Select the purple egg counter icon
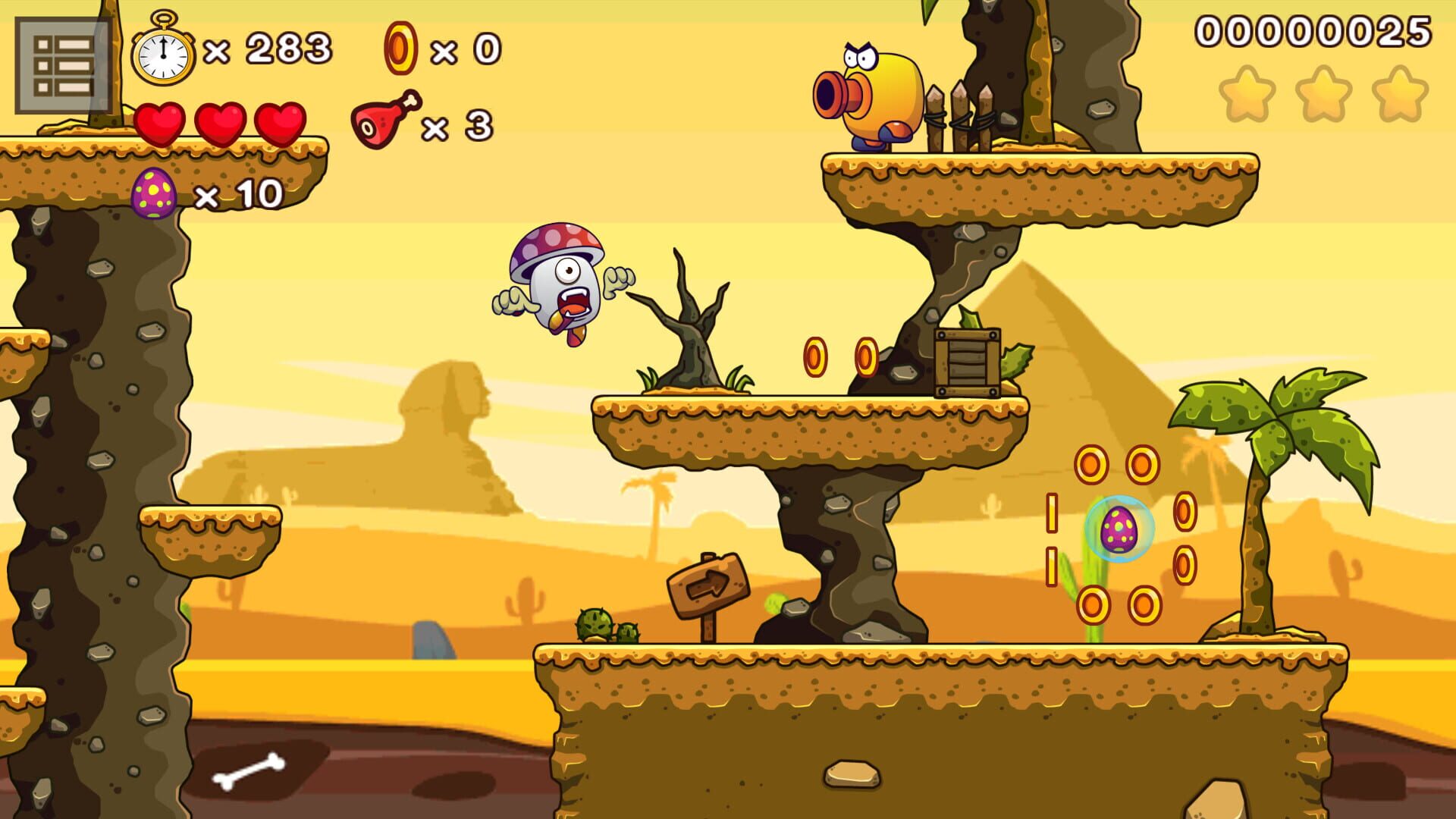 pyautogui.click(x=155, y=193)
